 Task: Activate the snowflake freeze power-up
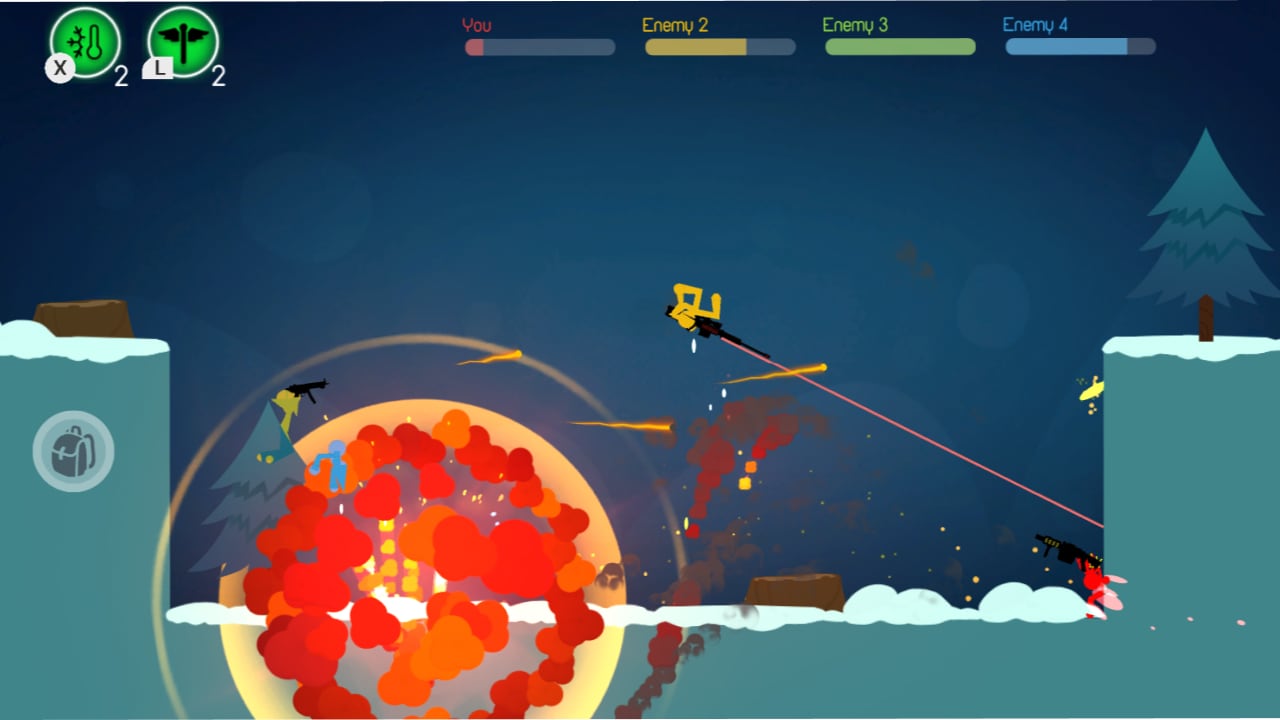point(86,42)
